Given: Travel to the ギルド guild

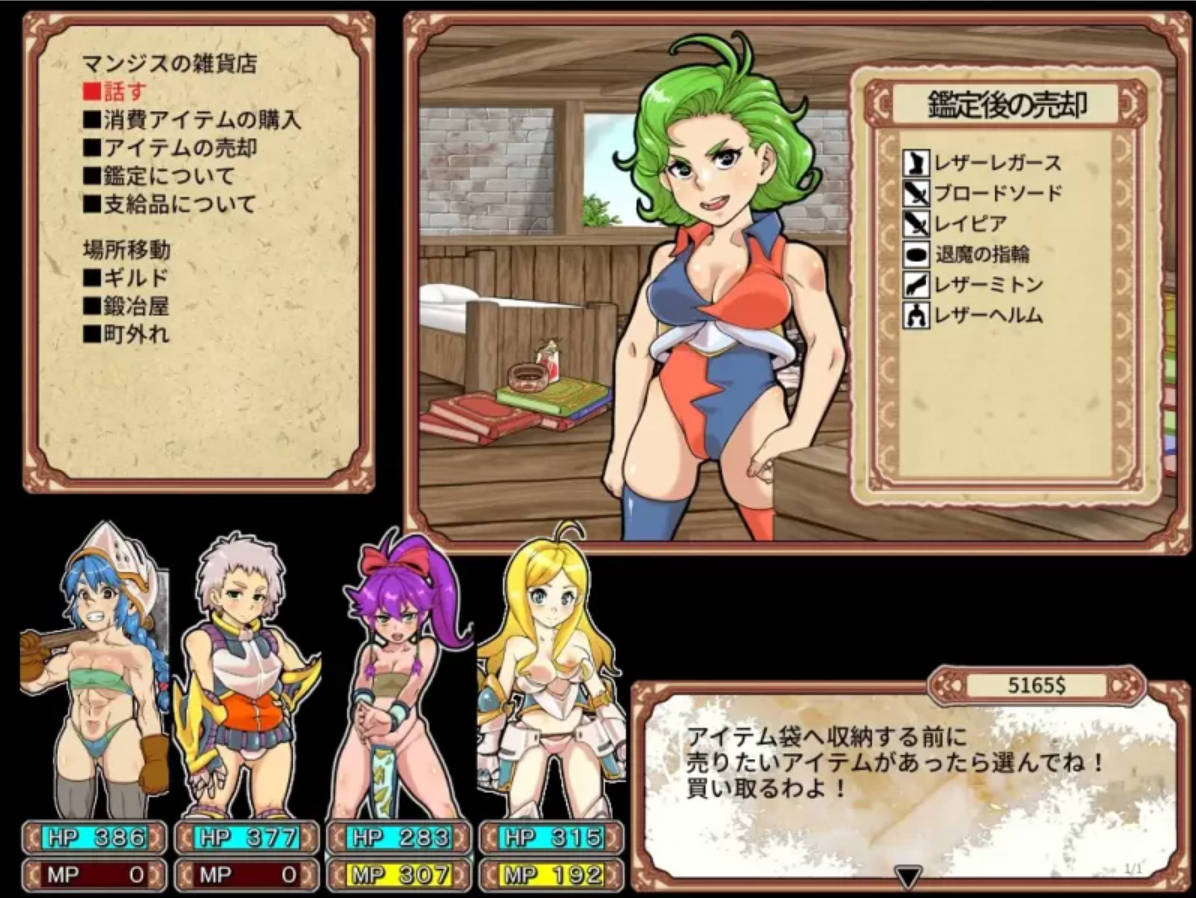Looking at the screenshot, I should pos(126,278).
